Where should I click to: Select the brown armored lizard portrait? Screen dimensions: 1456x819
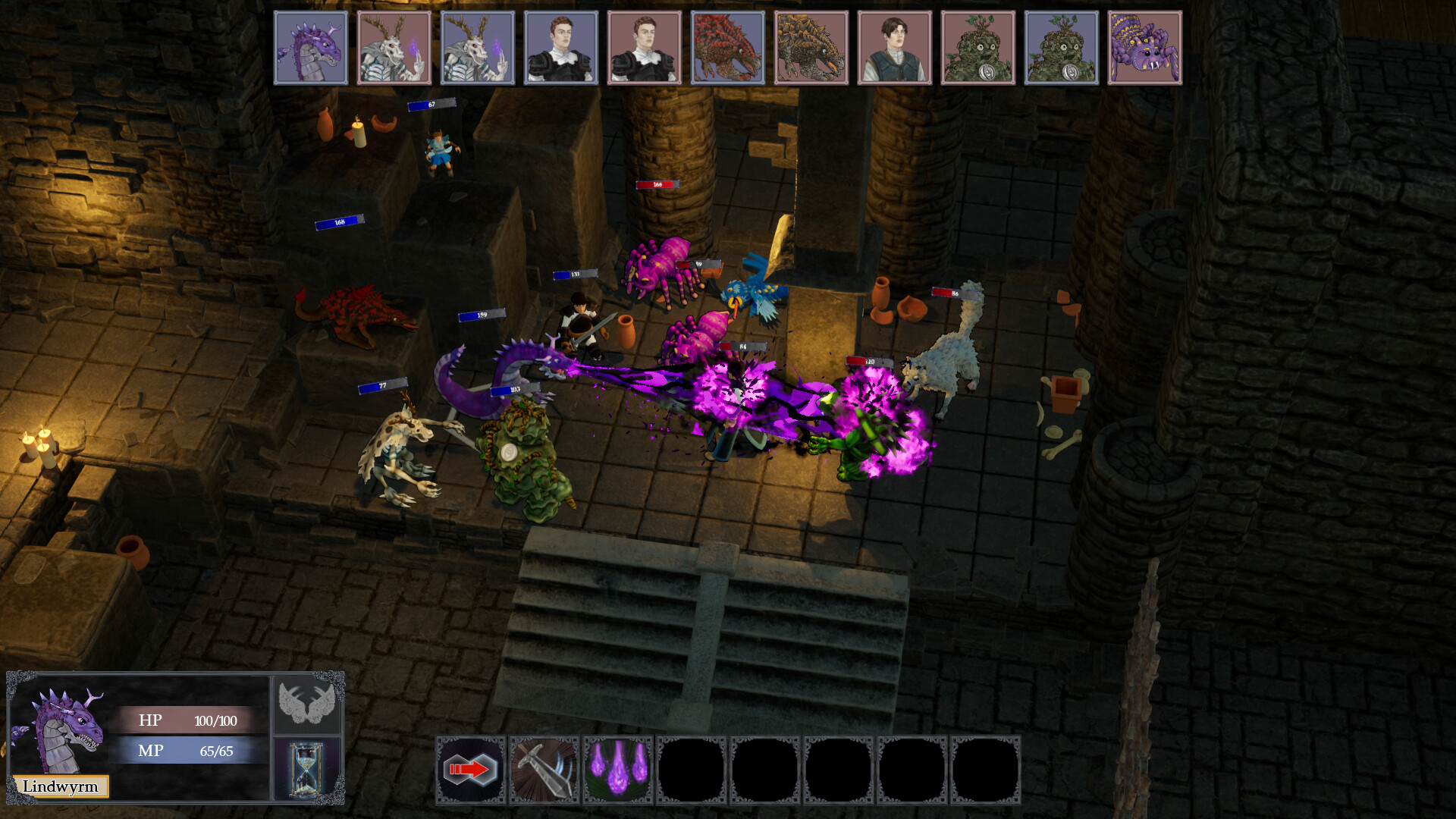[811, 47]
